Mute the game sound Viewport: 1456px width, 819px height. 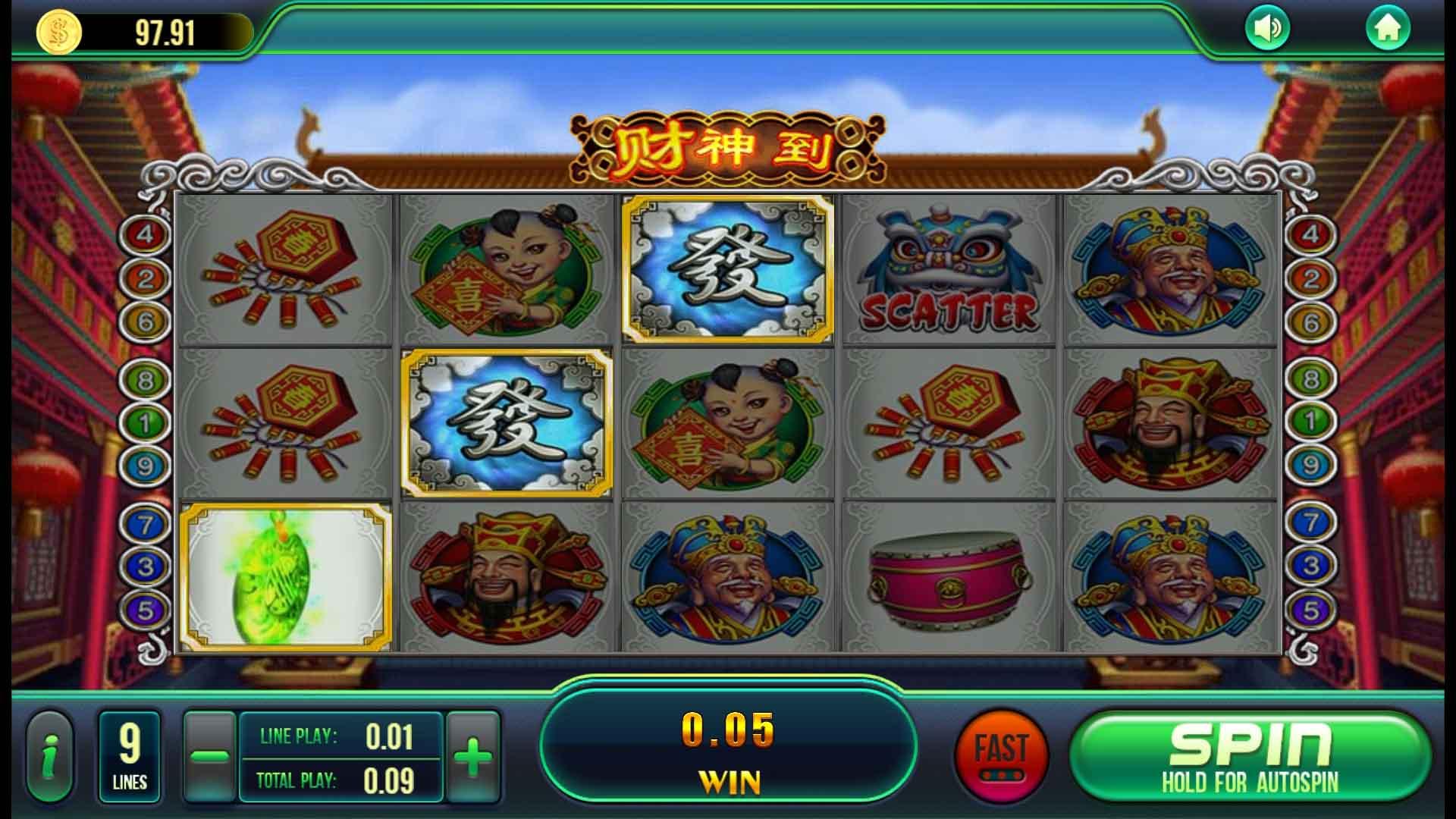(1267, 29)
